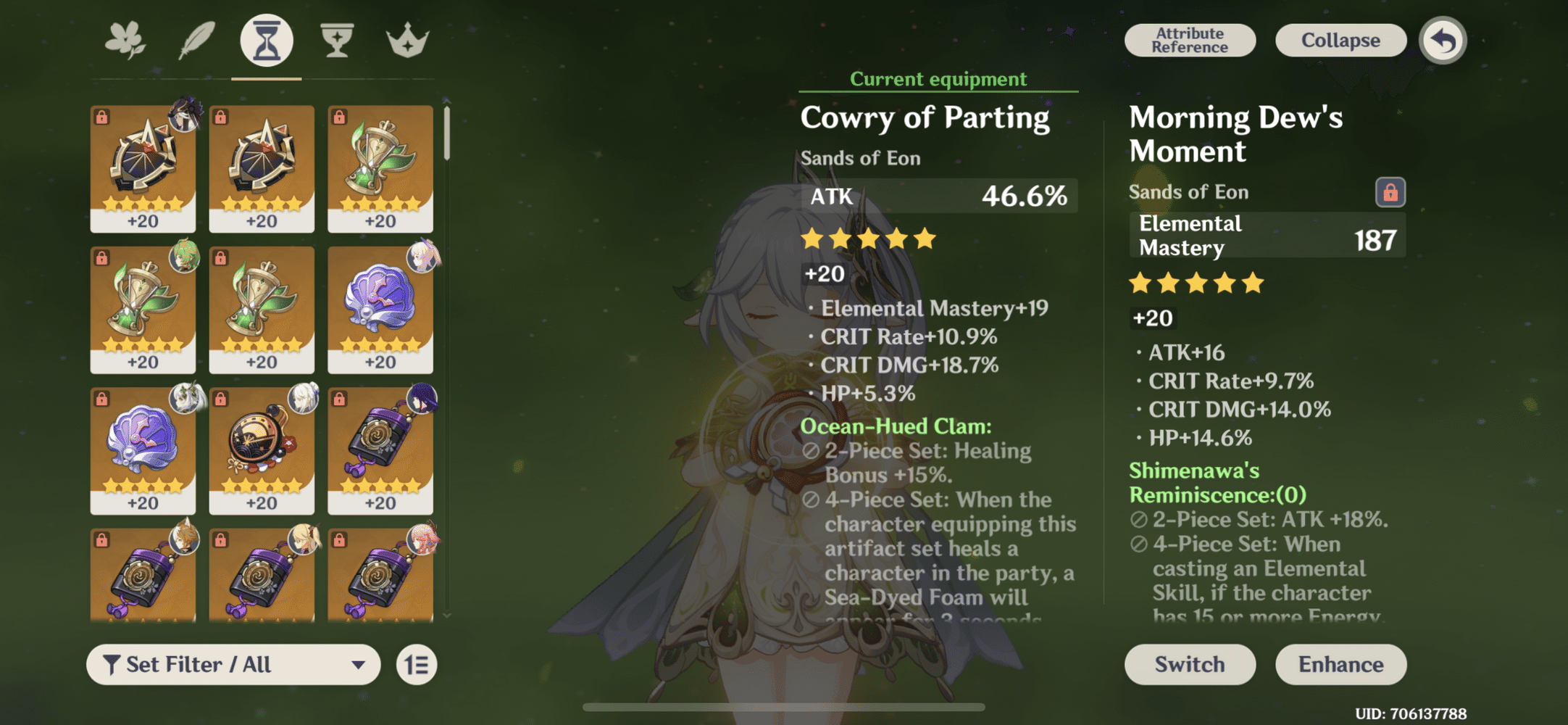Image resolution: width=1568 pixels, height=725 pixels.
Task: Open the Attribute Reference panel
Action: tap(1189, 40)
